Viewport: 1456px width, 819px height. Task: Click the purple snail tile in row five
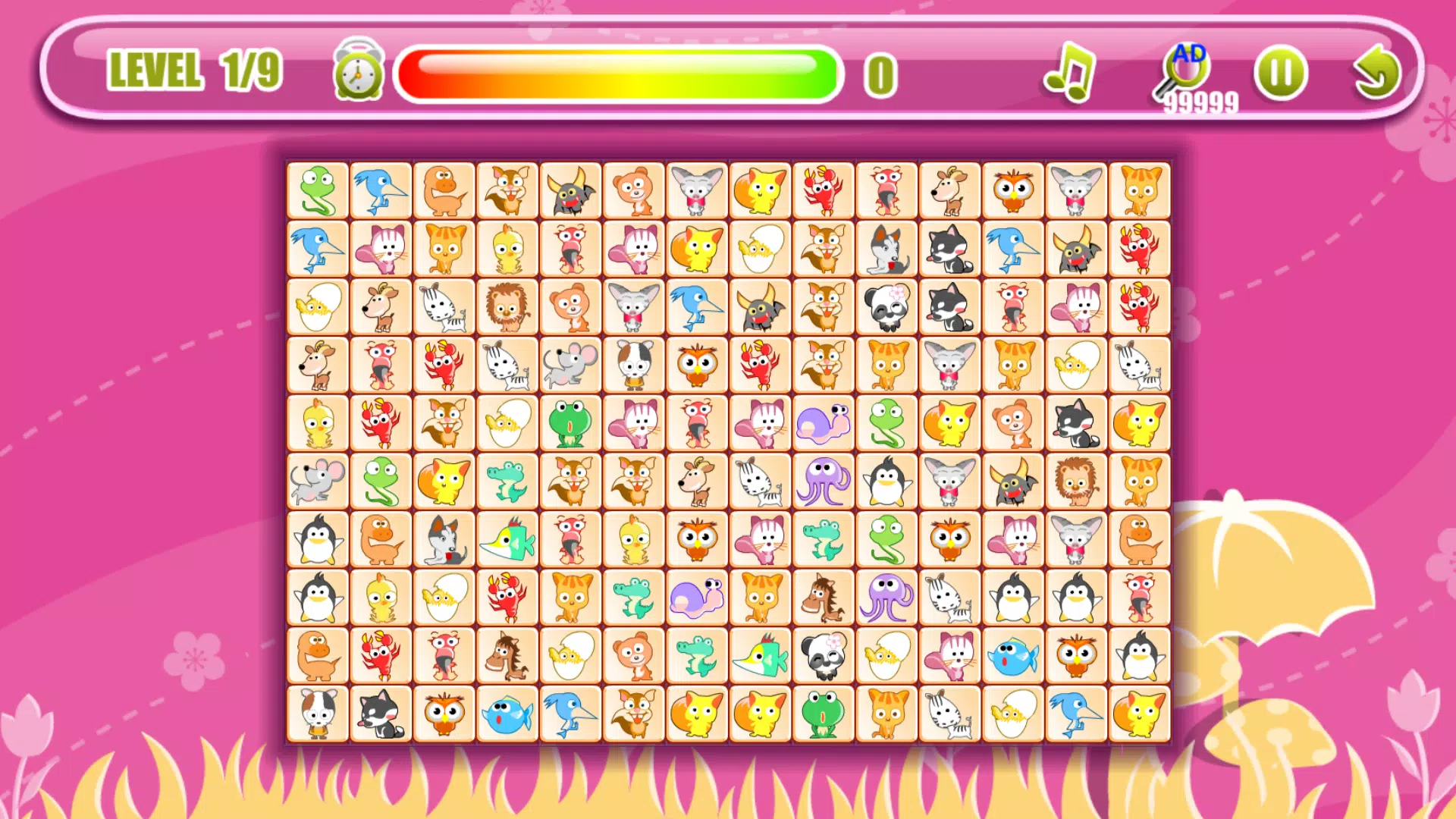[x=824, y=423]
